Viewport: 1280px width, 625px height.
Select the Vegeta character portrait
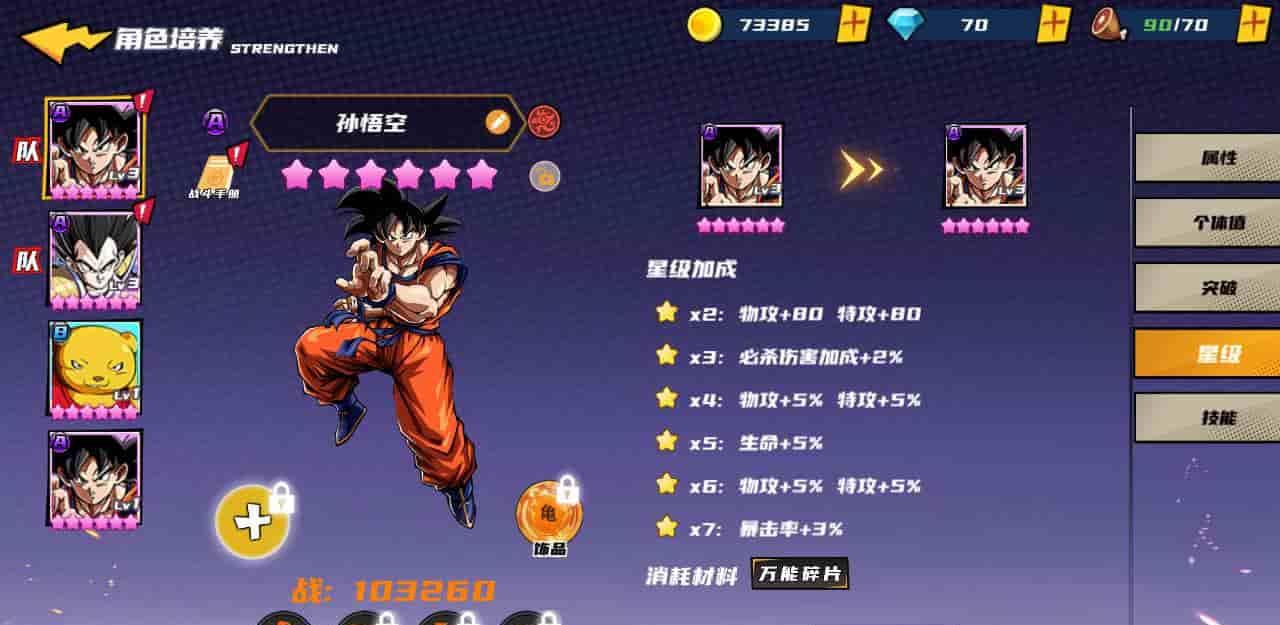point(95,258)
